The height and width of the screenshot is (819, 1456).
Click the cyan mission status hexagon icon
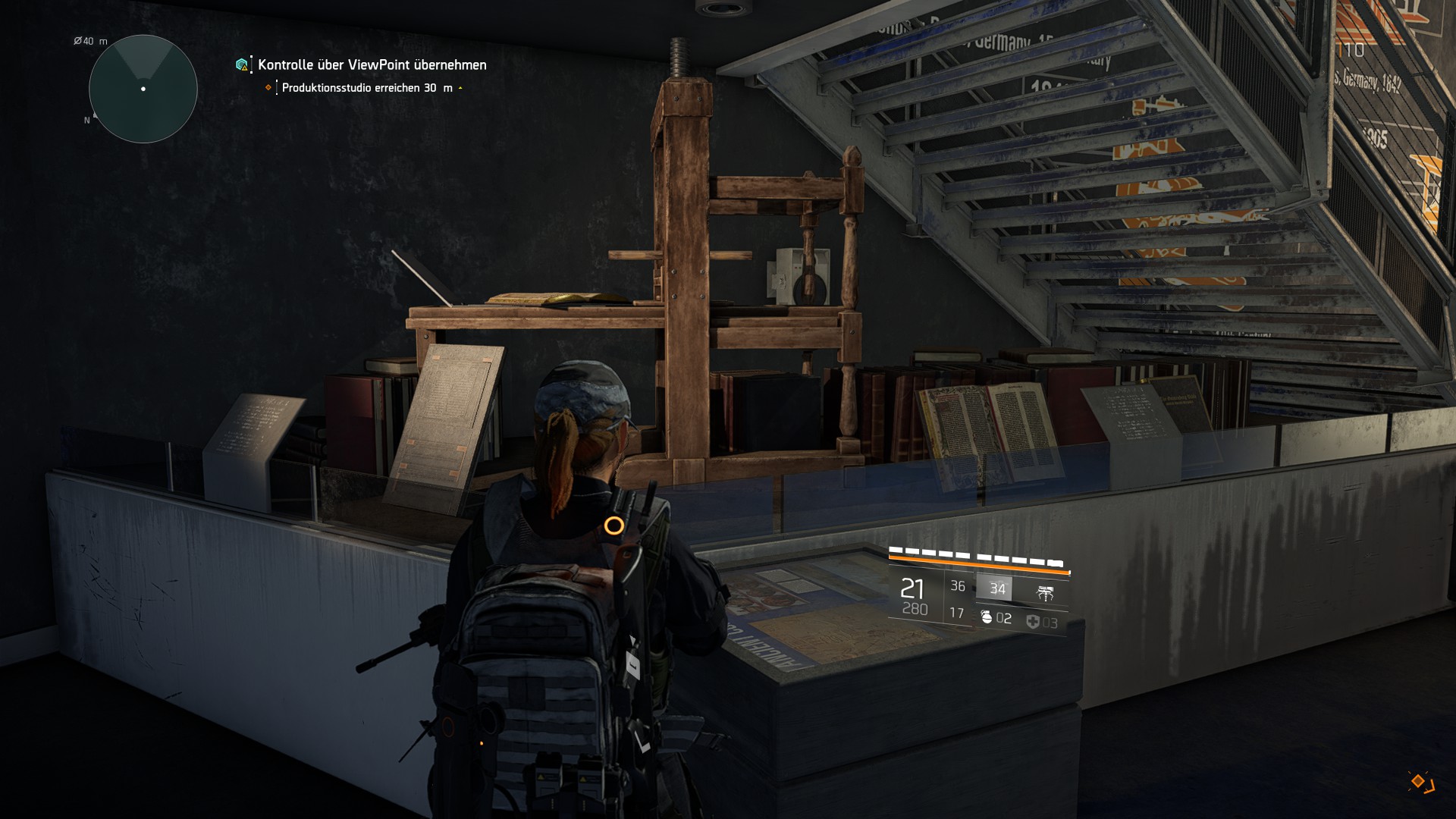(x=241, y=64)
